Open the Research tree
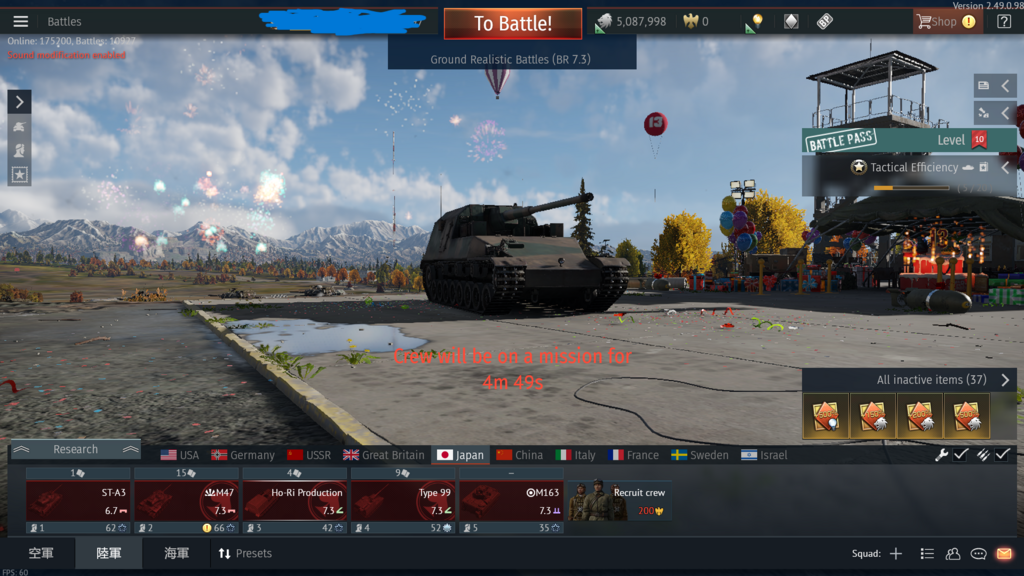The height and width of the screenshot is (576, 1024). coord(75,450)
